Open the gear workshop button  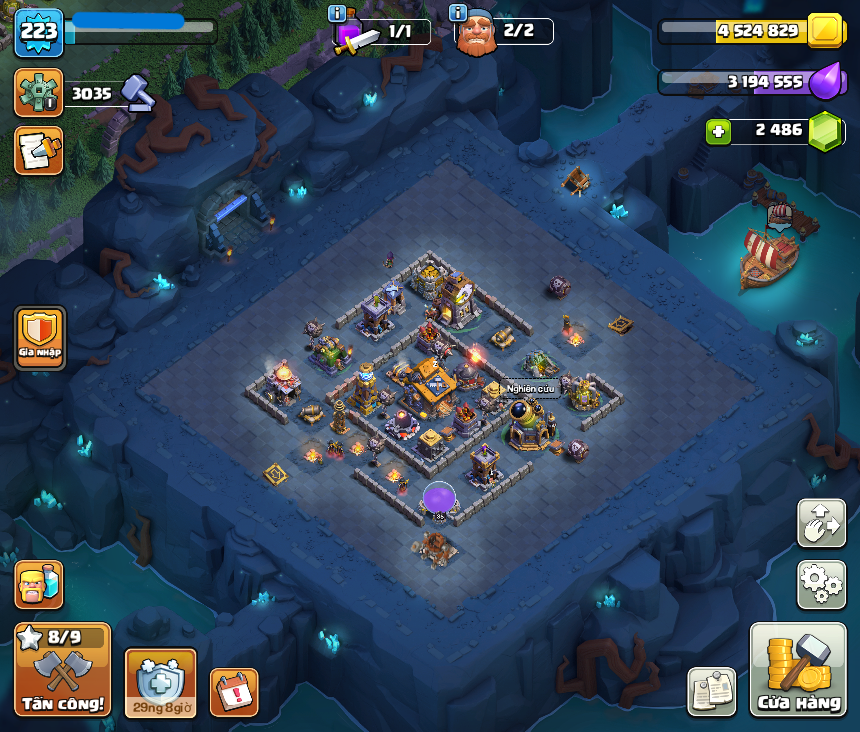click(39, 93)
